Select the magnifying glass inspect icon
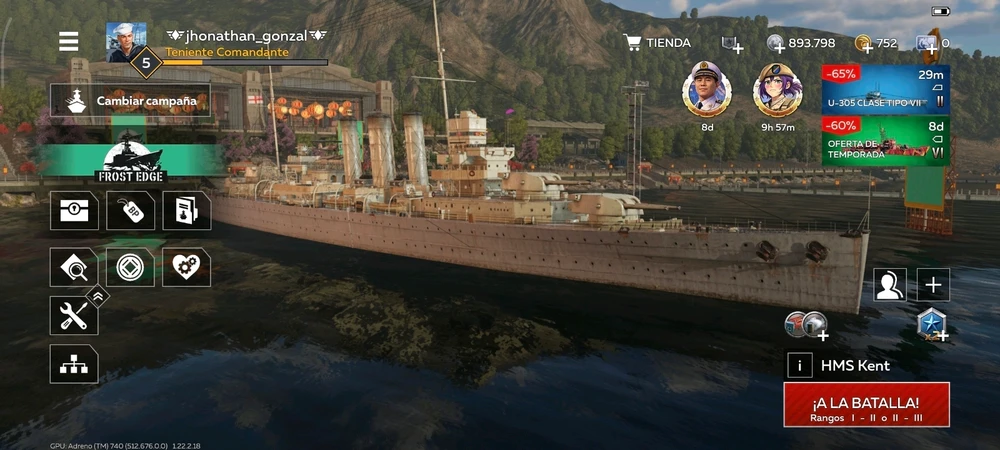The height and width of the screenshot is (450, 1000). (x=74, y=267)
